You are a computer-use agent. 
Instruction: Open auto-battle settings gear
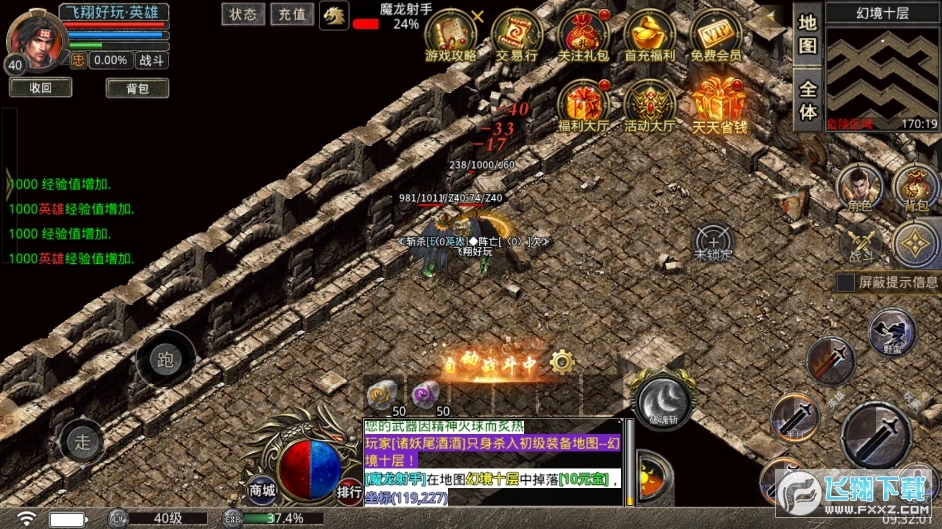561,360
